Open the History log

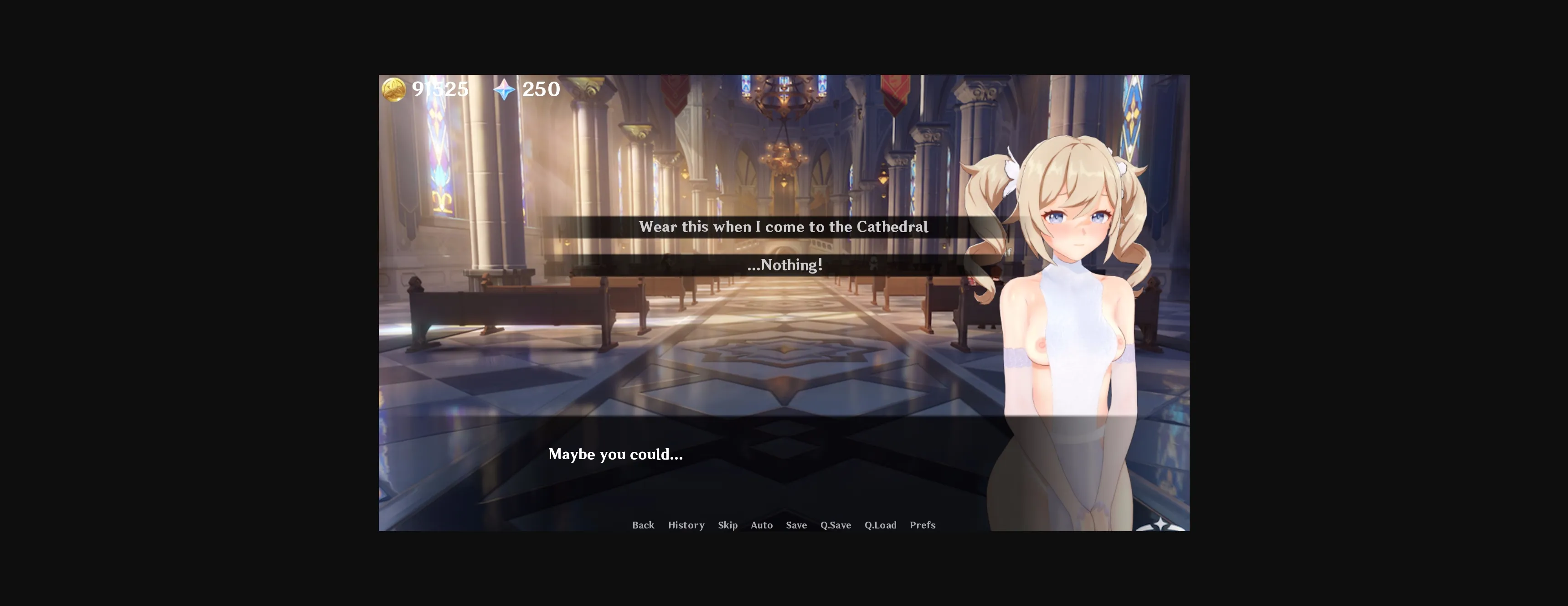(686, 525)
